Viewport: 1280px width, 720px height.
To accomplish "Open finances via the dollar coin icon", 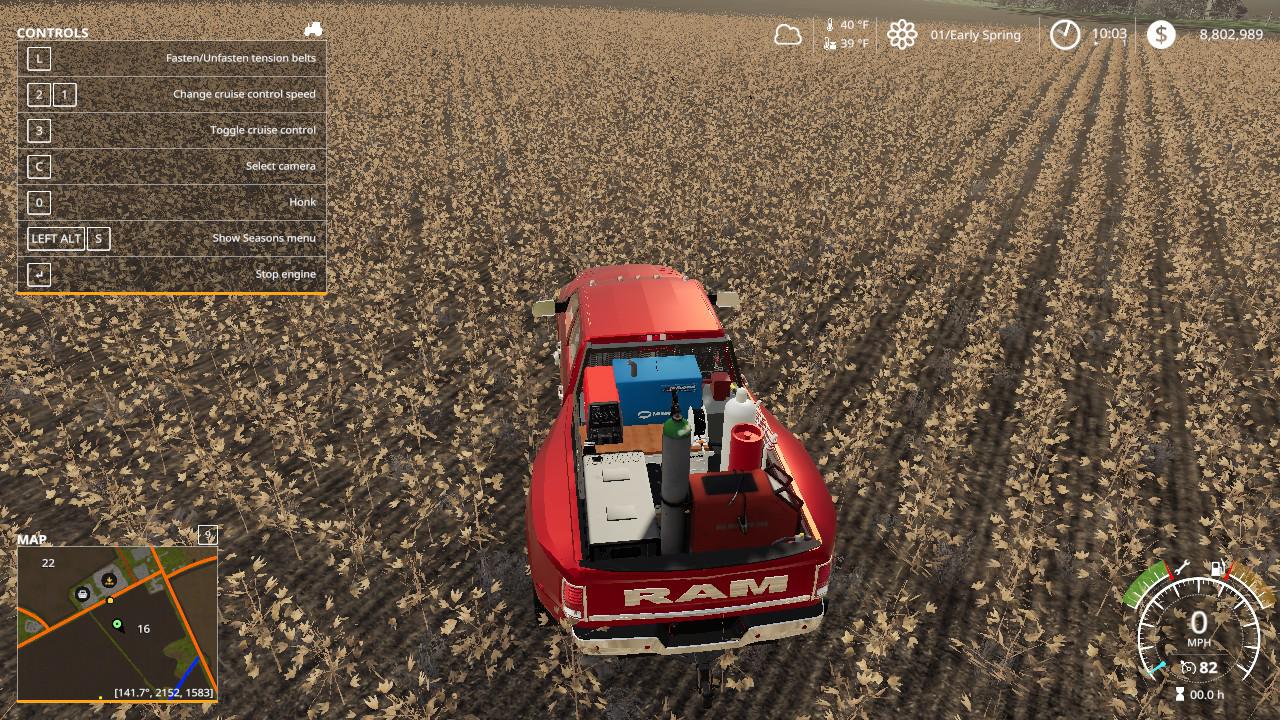I will [1161, 35].
